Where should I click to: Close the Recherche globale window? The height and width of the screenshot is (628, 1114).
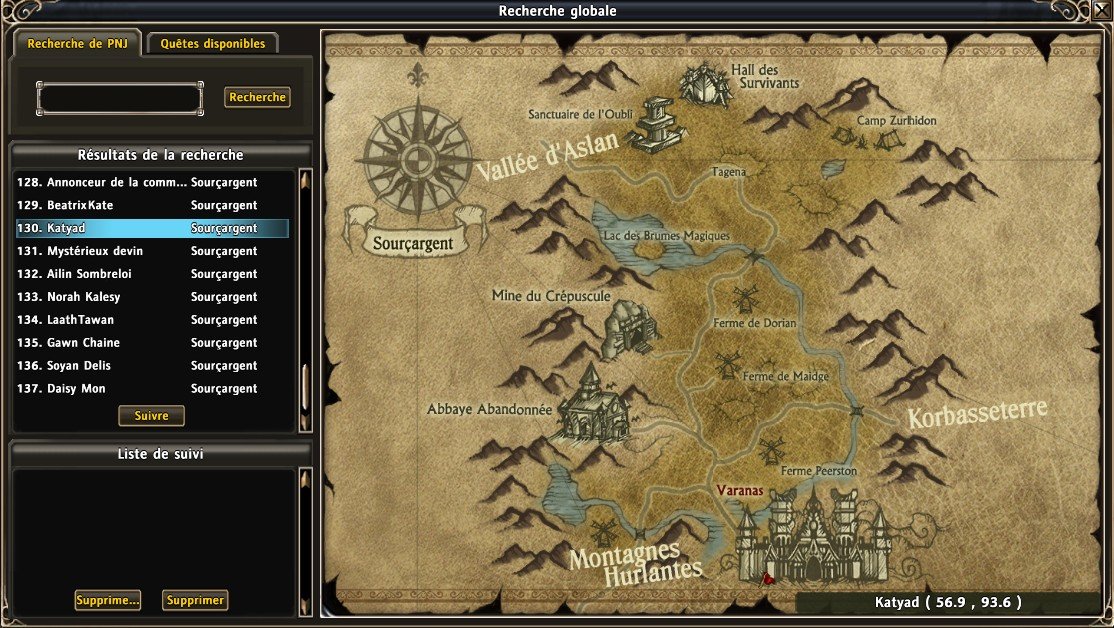pos(1102,11)
